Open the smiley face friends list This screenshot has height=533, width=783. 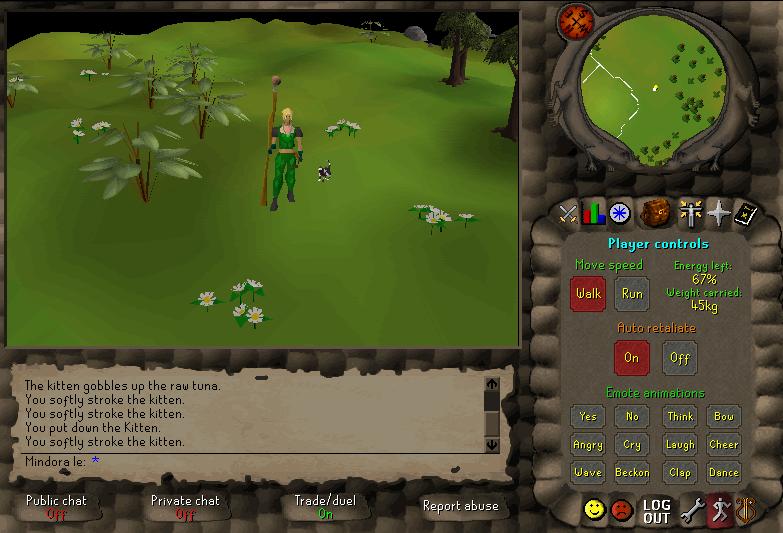[595, 511]
